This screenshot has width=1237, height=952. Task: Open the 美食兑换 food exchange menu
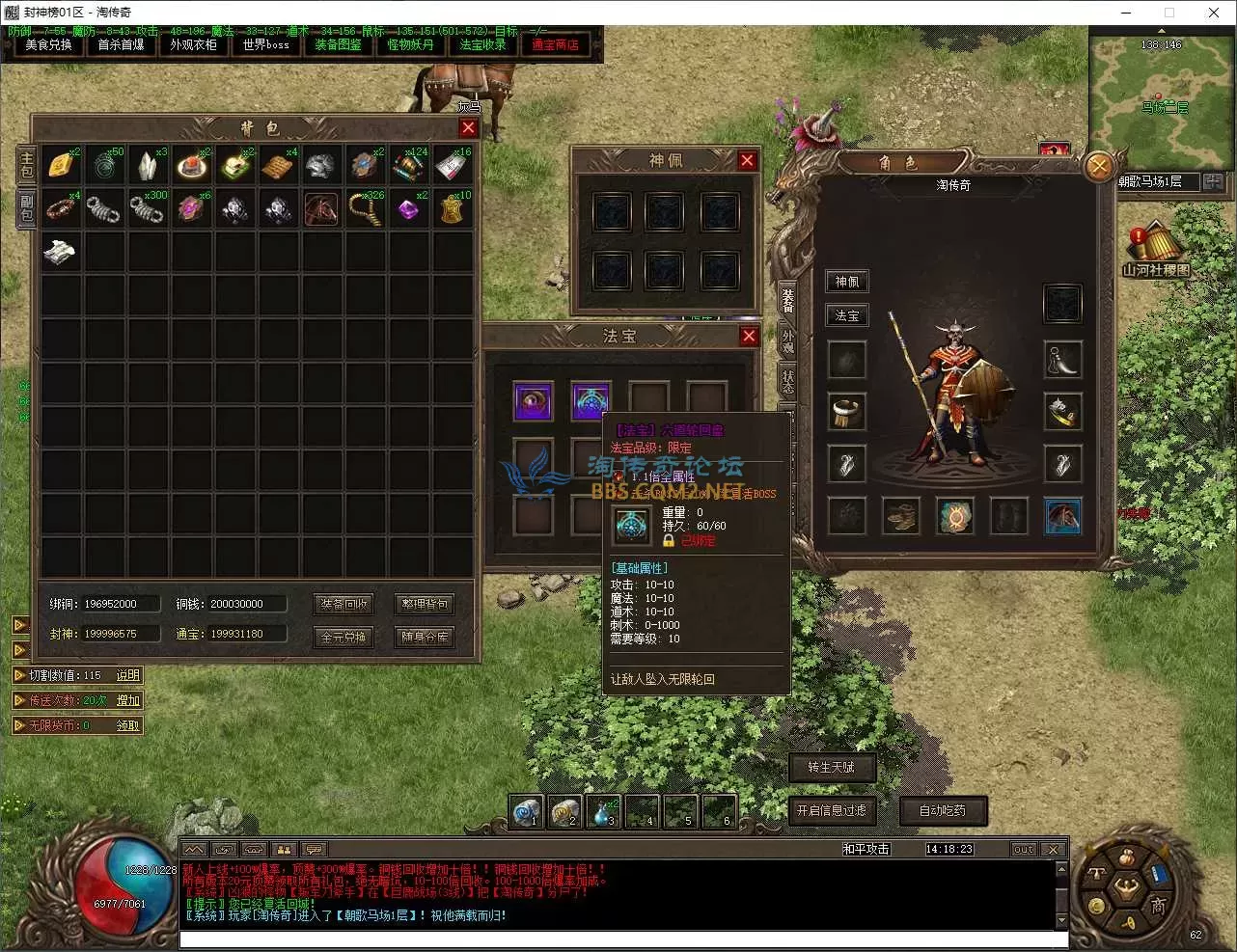coord(48,44)
